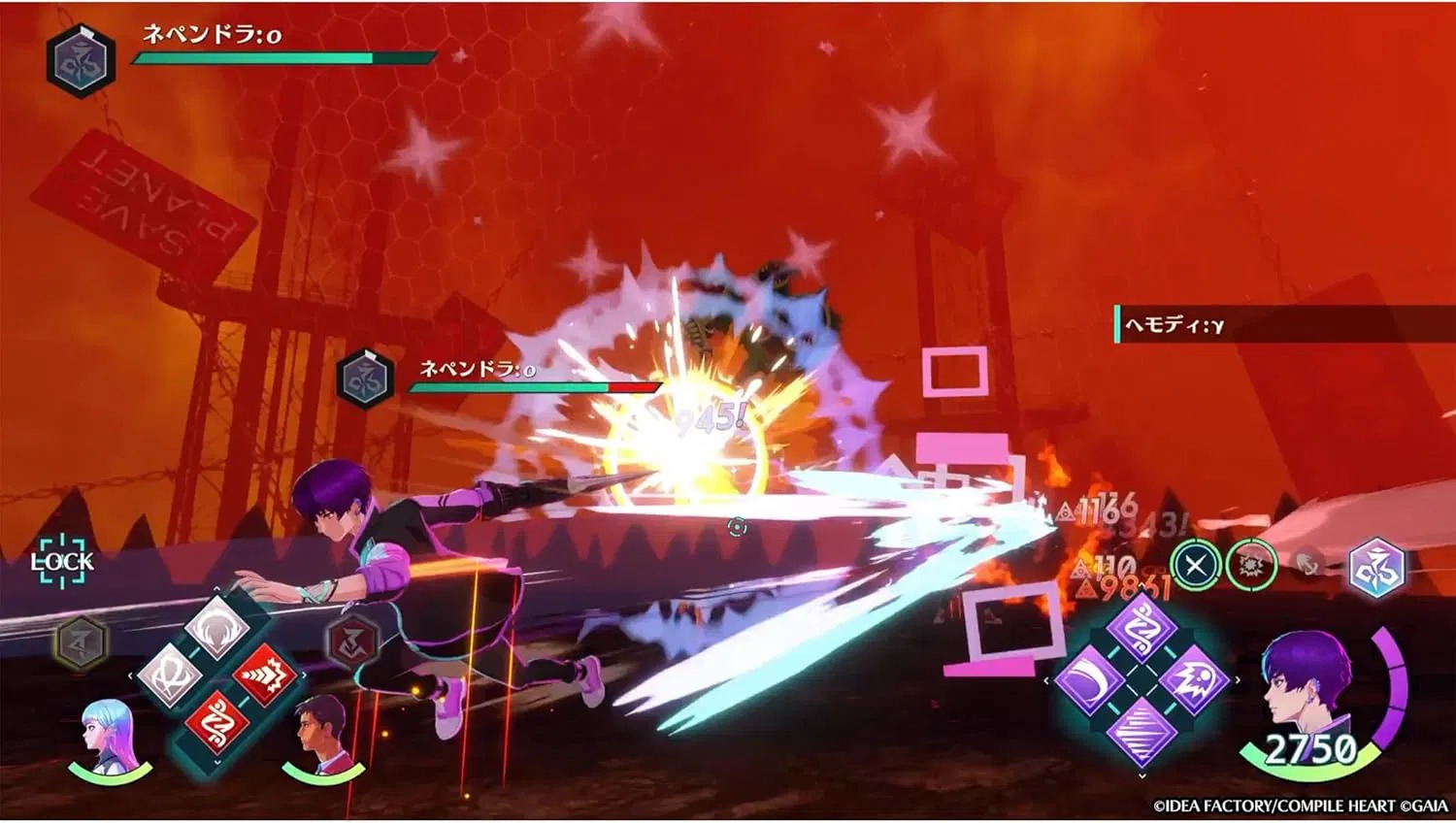The height and width of the screenshot is (823, 1456).
Task: Toggle the X cancel indicator above skill diamond
Action: click(1195, 565)
